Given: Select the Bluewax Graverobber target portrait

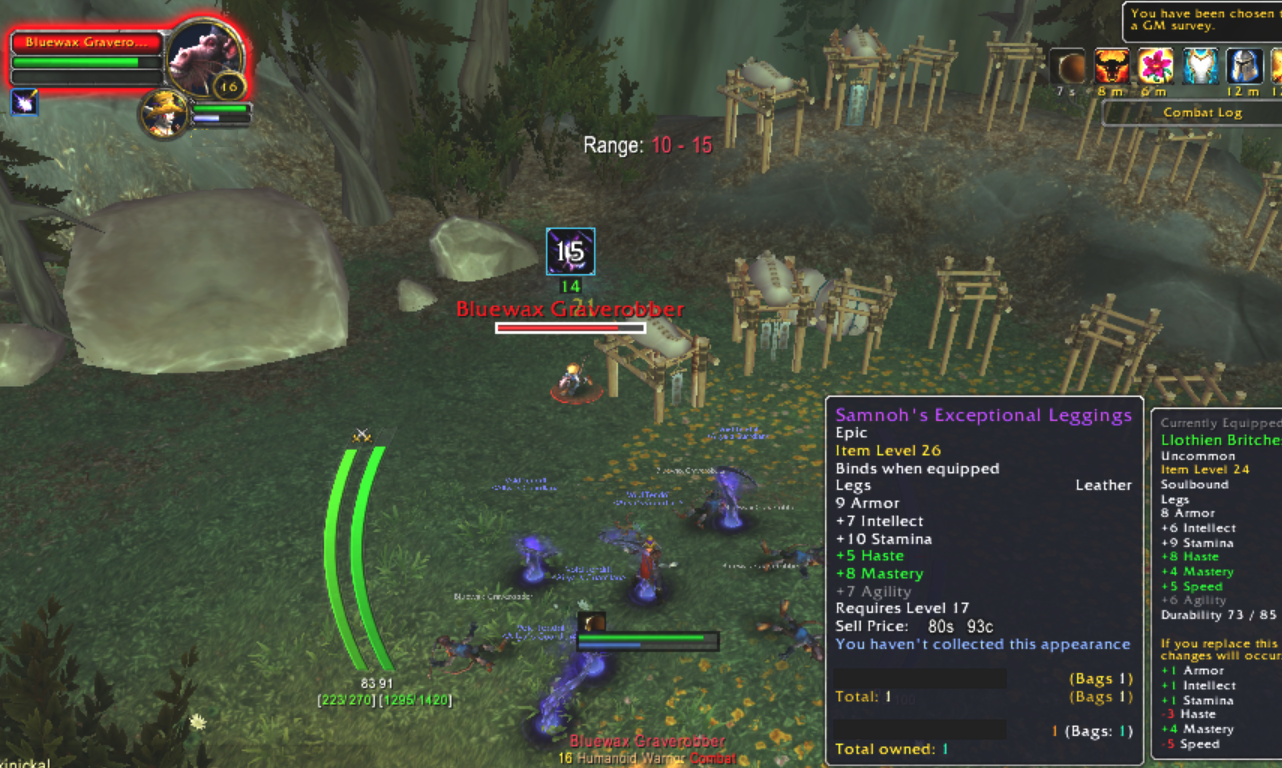Looking at the screenshot, I should pos(203,57).
